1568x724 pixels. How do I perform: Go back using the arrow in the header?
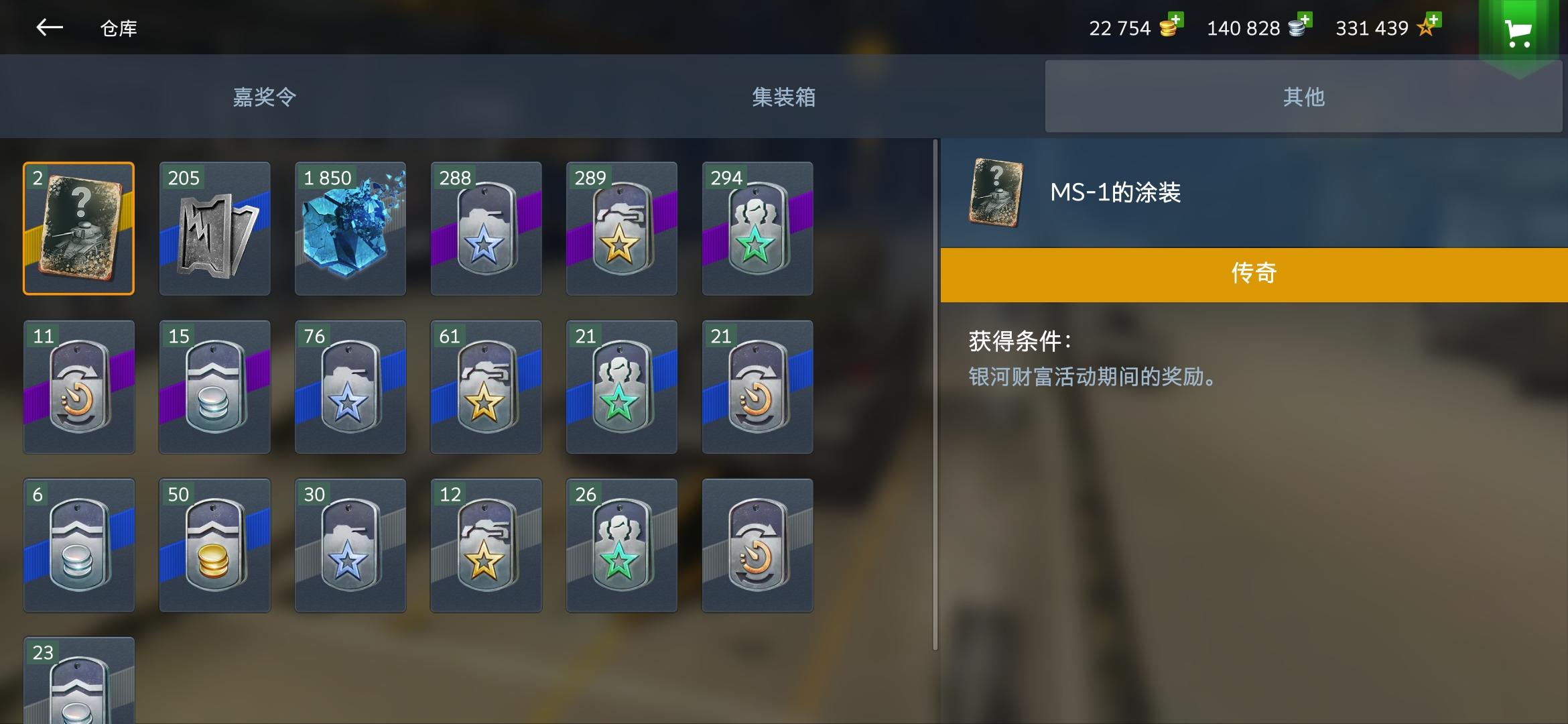49,28
